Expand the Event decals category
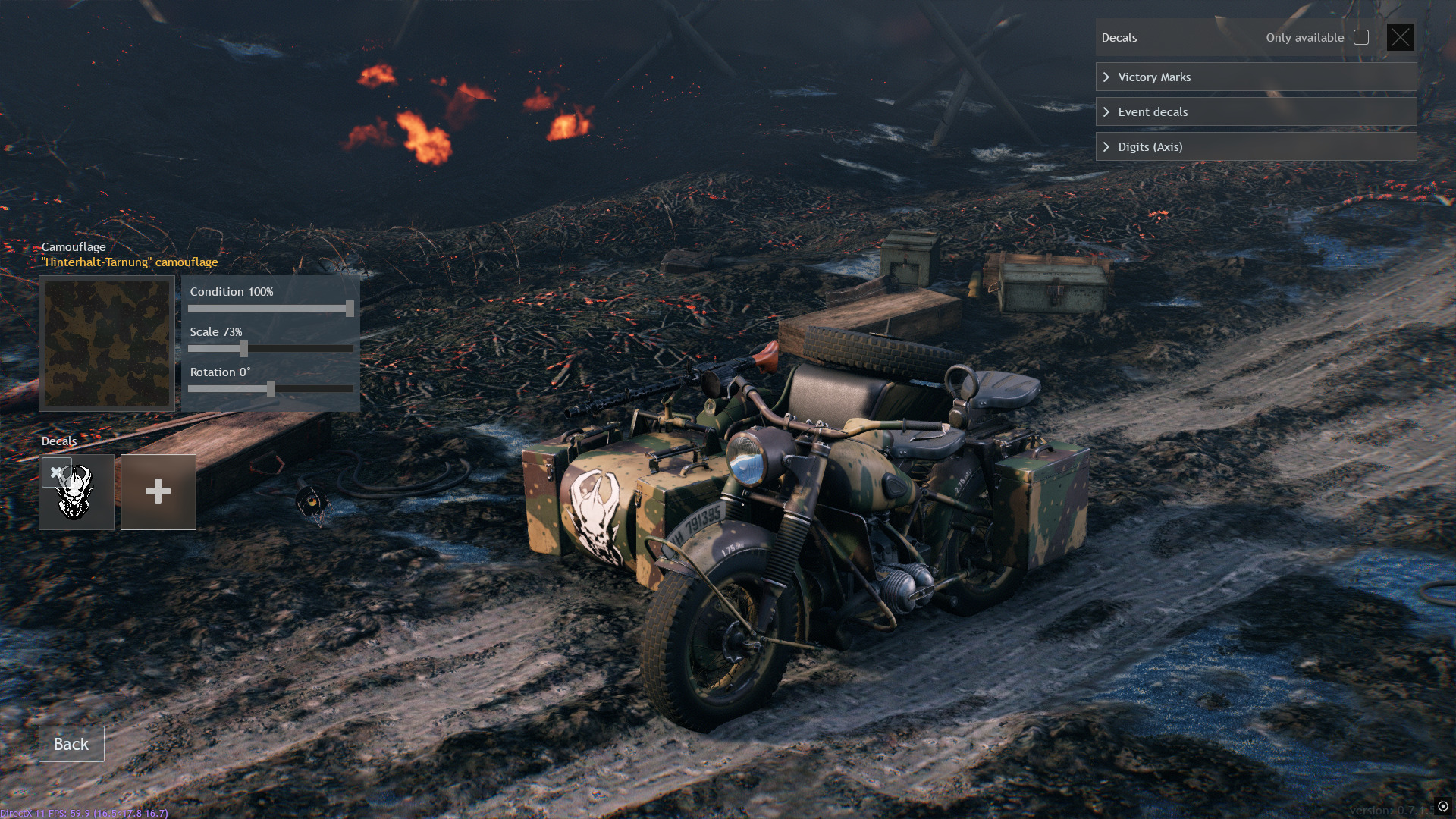This screenshot has height=819, width=1456. click(1255, 112)
